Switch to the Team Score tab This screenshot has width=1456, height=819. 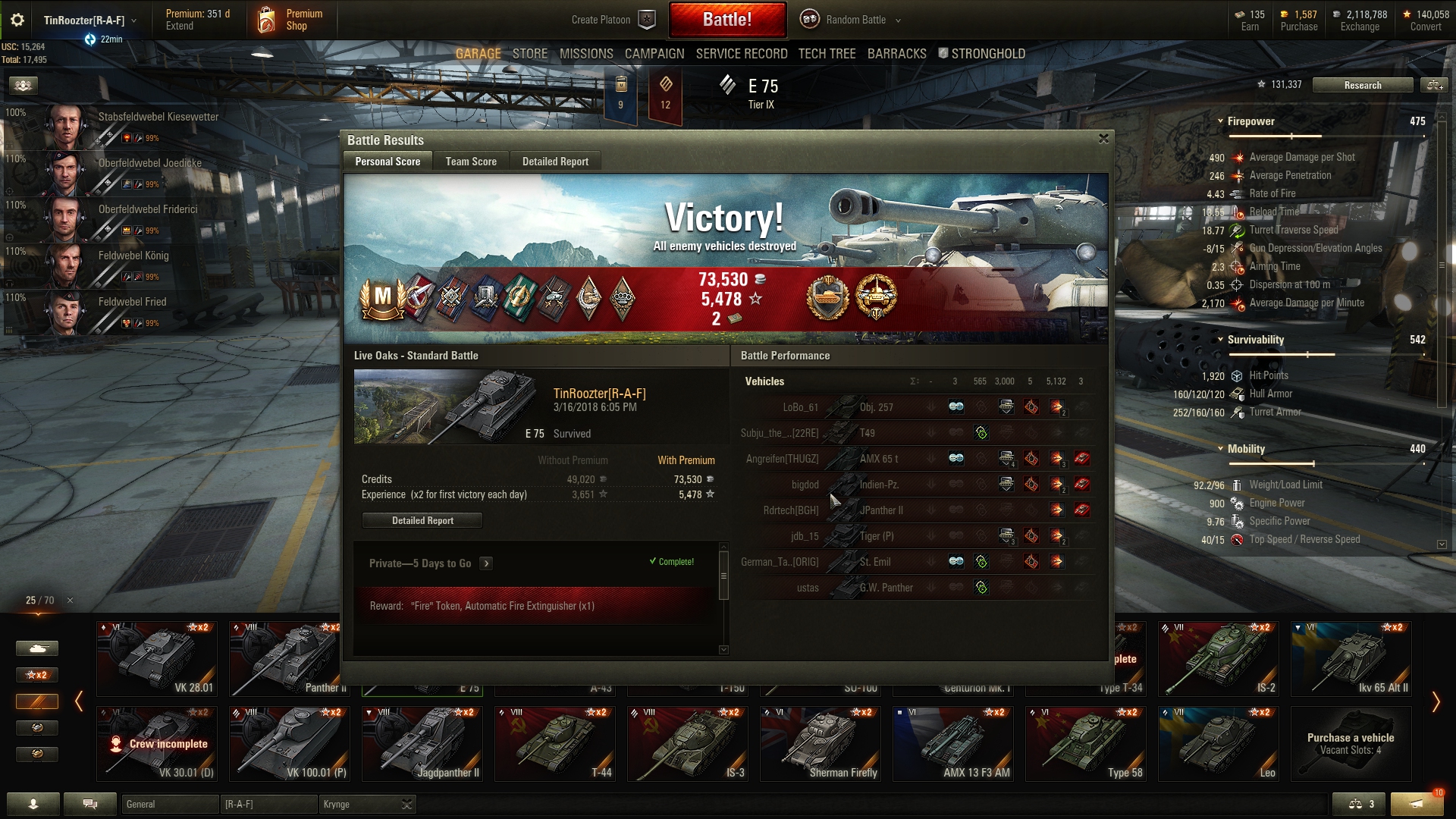point(471,162)
